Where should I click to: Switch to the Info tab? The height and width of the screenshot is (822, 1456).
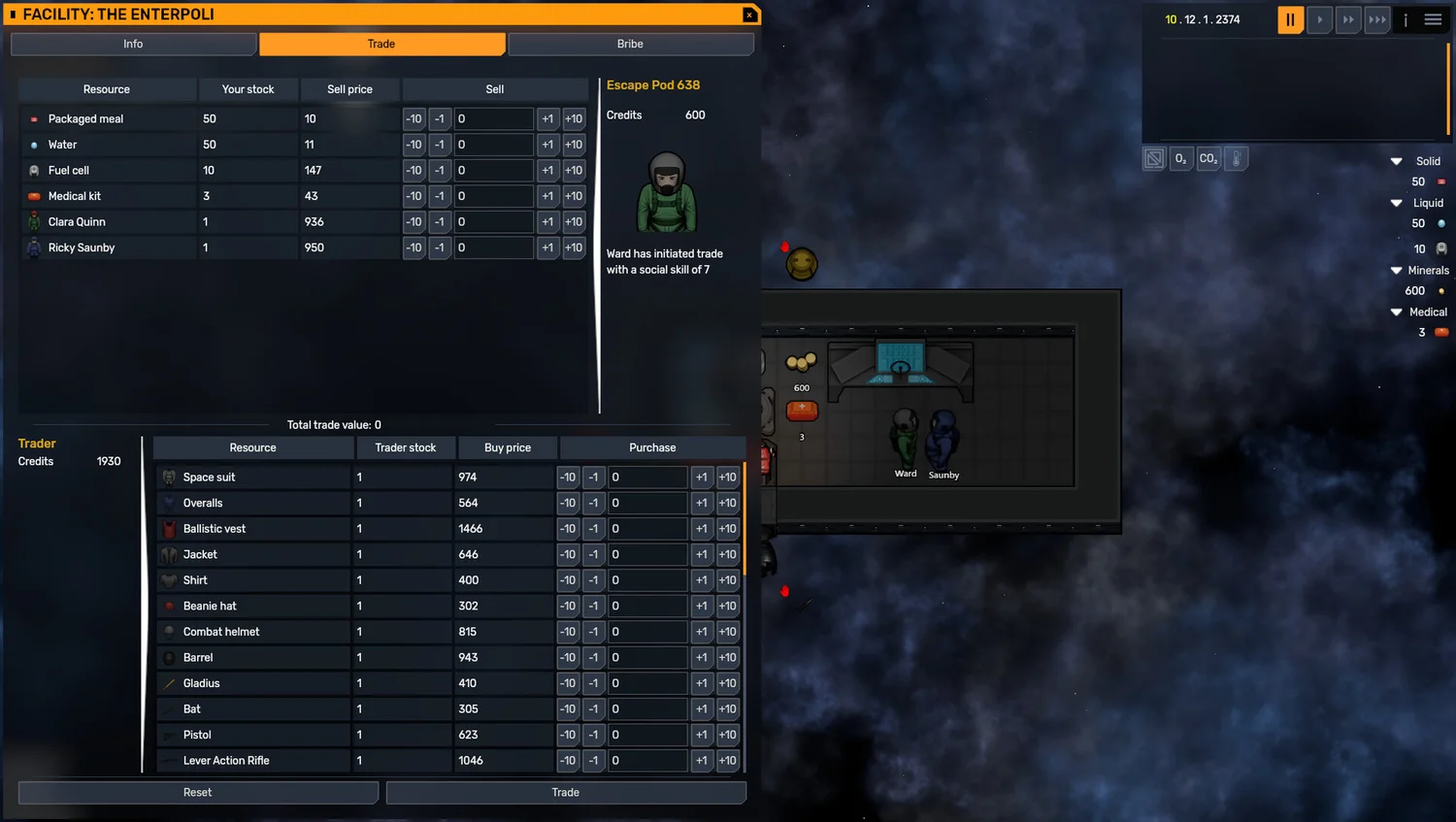(133, 45)
